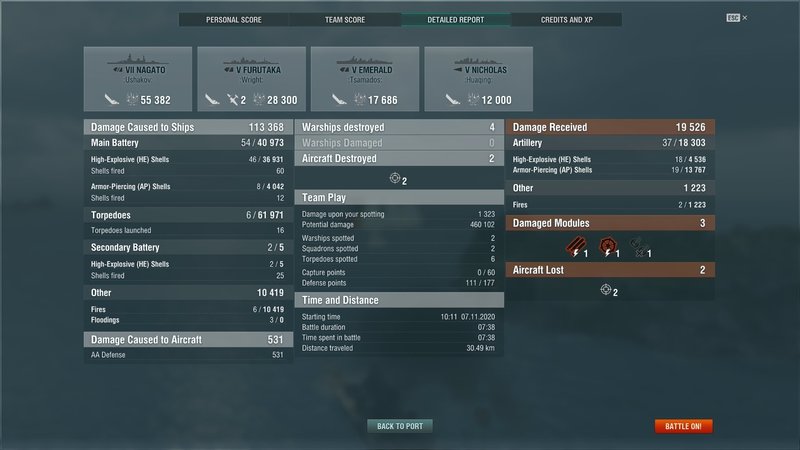Start another match with Battle On!
Image resolution: width=800 pixels, height=450 pixels.
[x=684, y=426]
